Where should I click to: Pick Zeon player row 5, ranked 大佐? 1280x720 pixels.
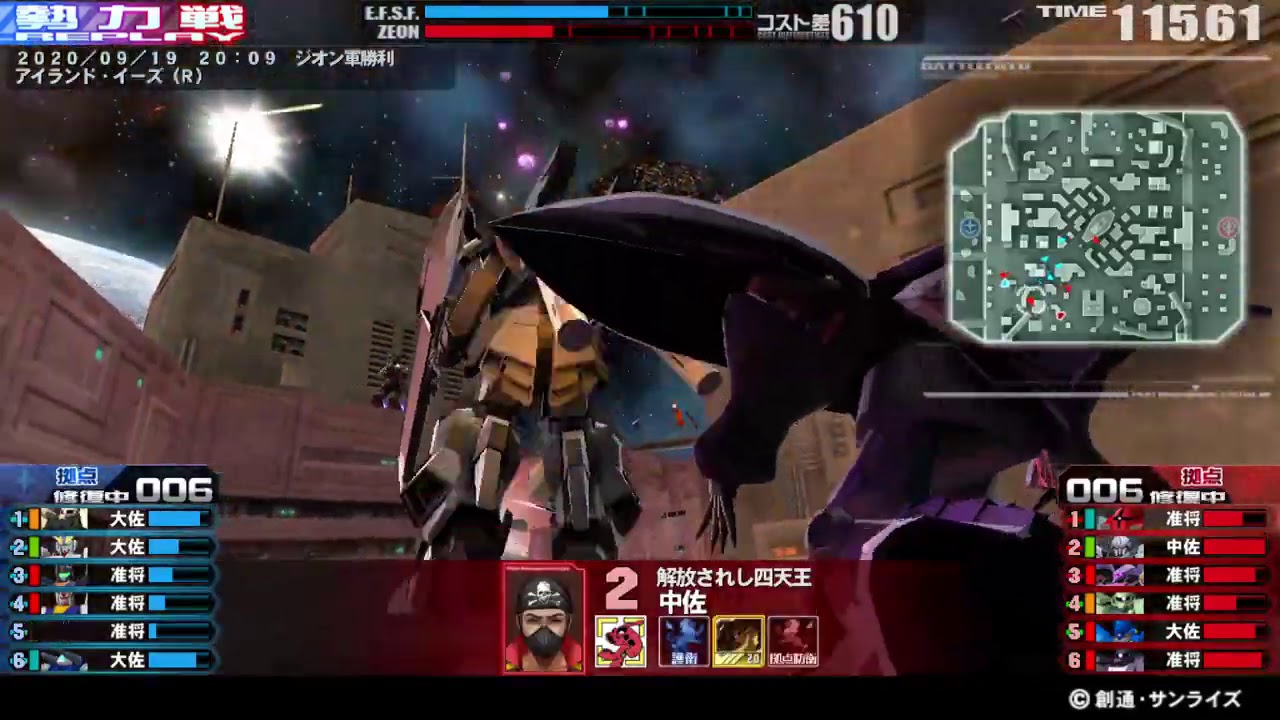pyautogui.click(x=1168, y=631)
